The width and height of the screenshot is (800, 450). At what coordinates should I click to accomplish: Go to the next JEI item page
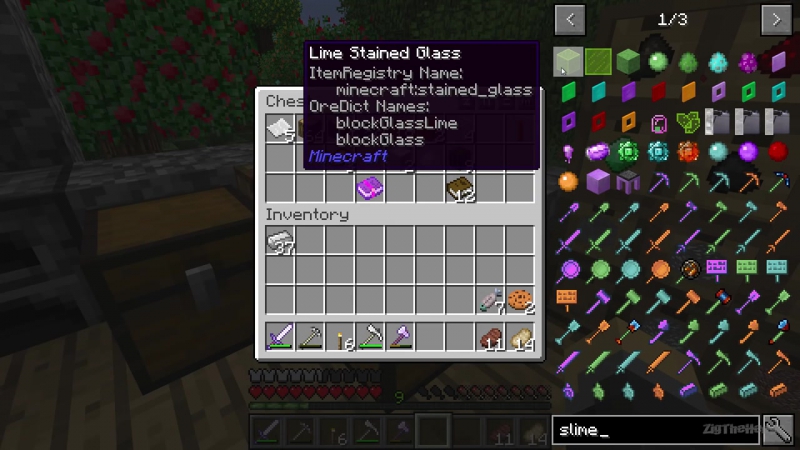[x=776, y=19]
